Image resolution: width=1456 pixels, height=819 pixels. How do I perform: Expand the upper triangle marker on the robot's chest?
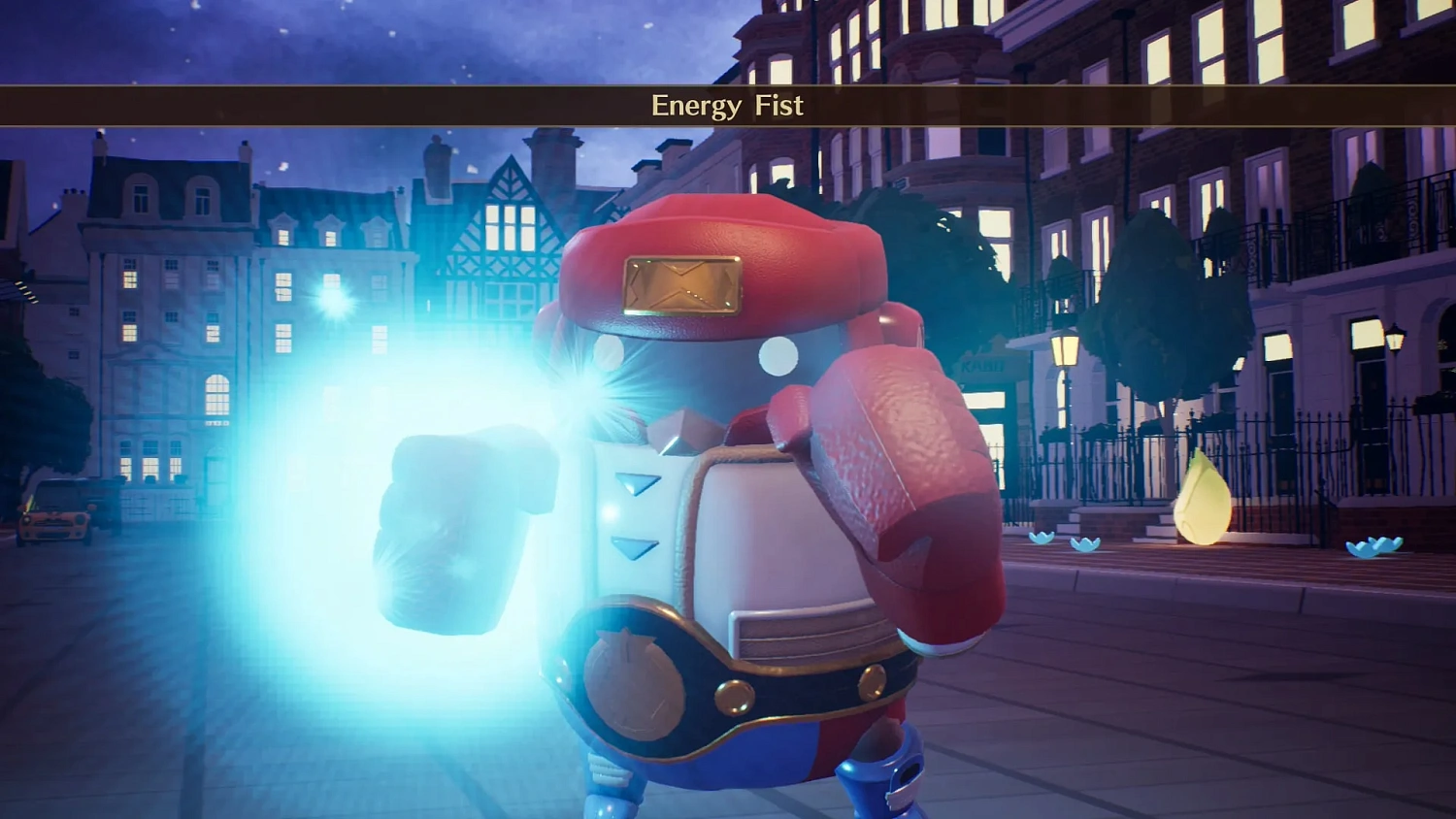(x=637, y=481)
